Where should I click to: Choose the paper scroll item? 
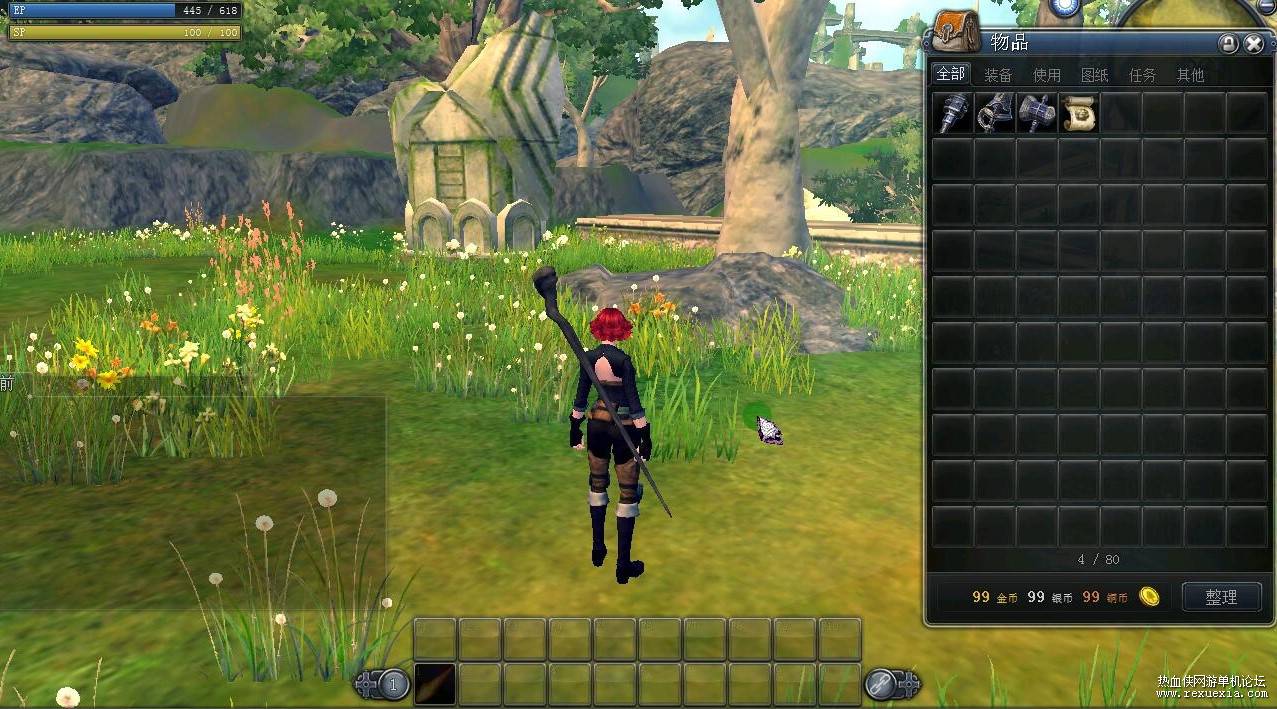(x=1079, y=113)
